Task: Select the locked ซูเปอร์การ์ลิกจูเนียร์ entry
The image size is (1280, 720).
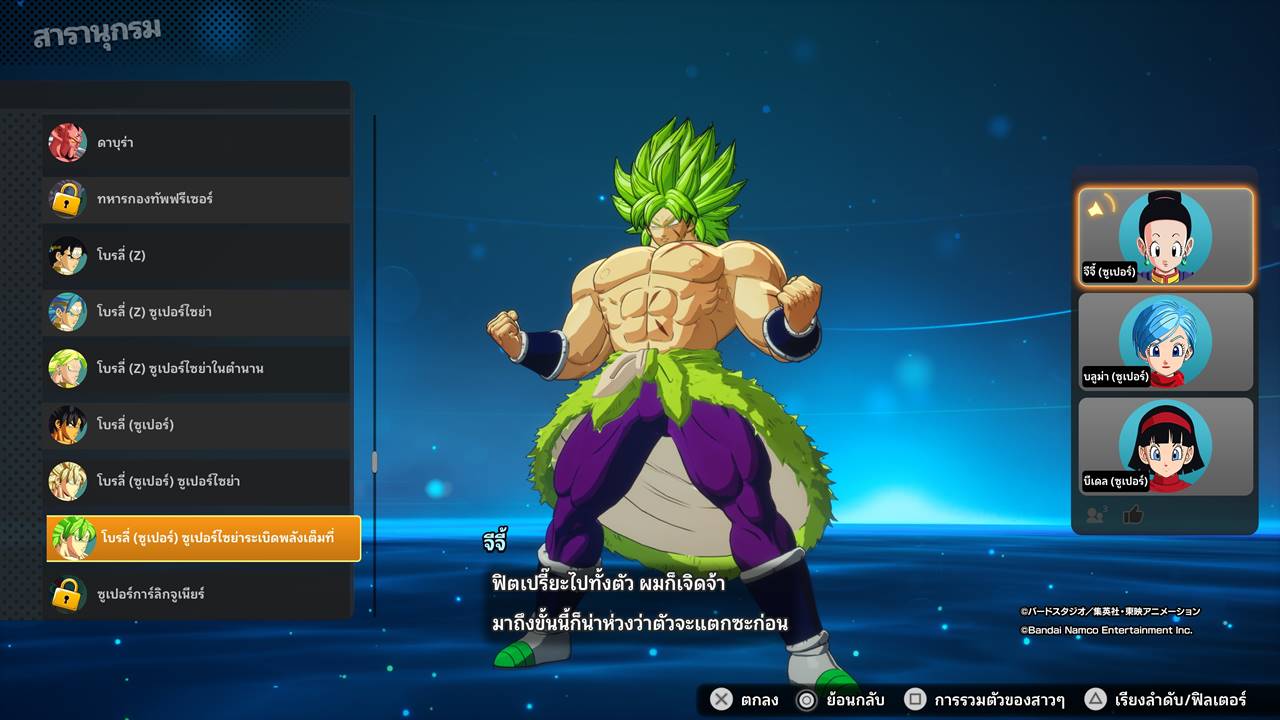Action: point(197,594)
